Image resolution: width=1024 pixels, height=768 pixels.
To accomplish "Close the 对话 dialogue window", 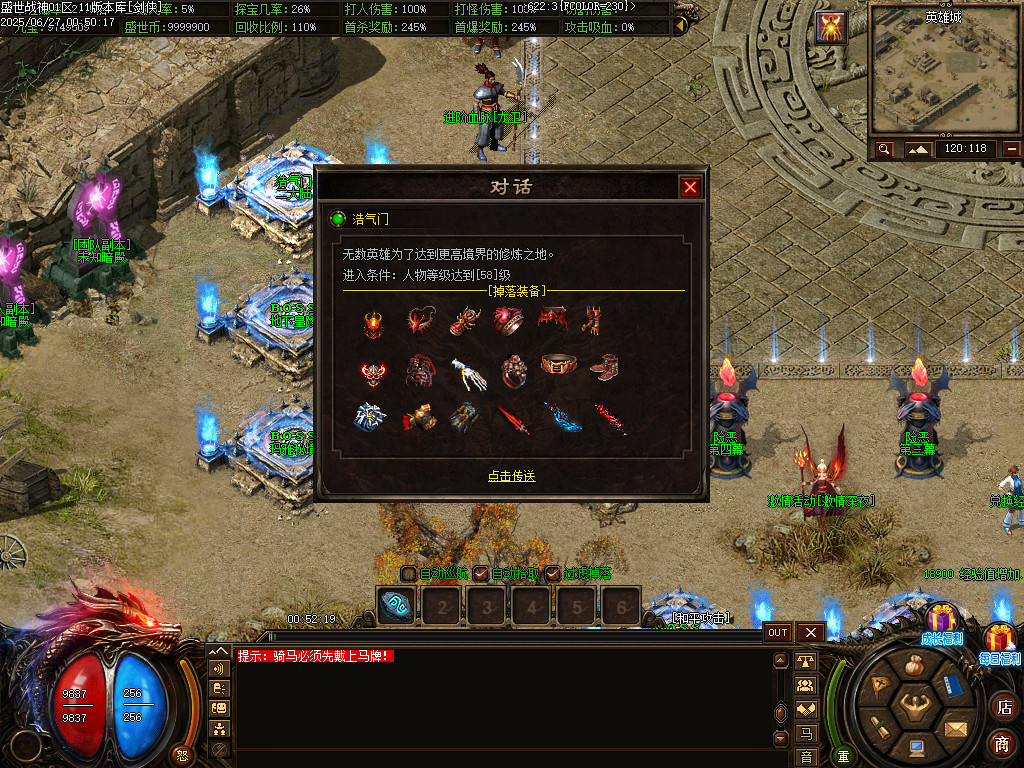I will tap(690, 187).
